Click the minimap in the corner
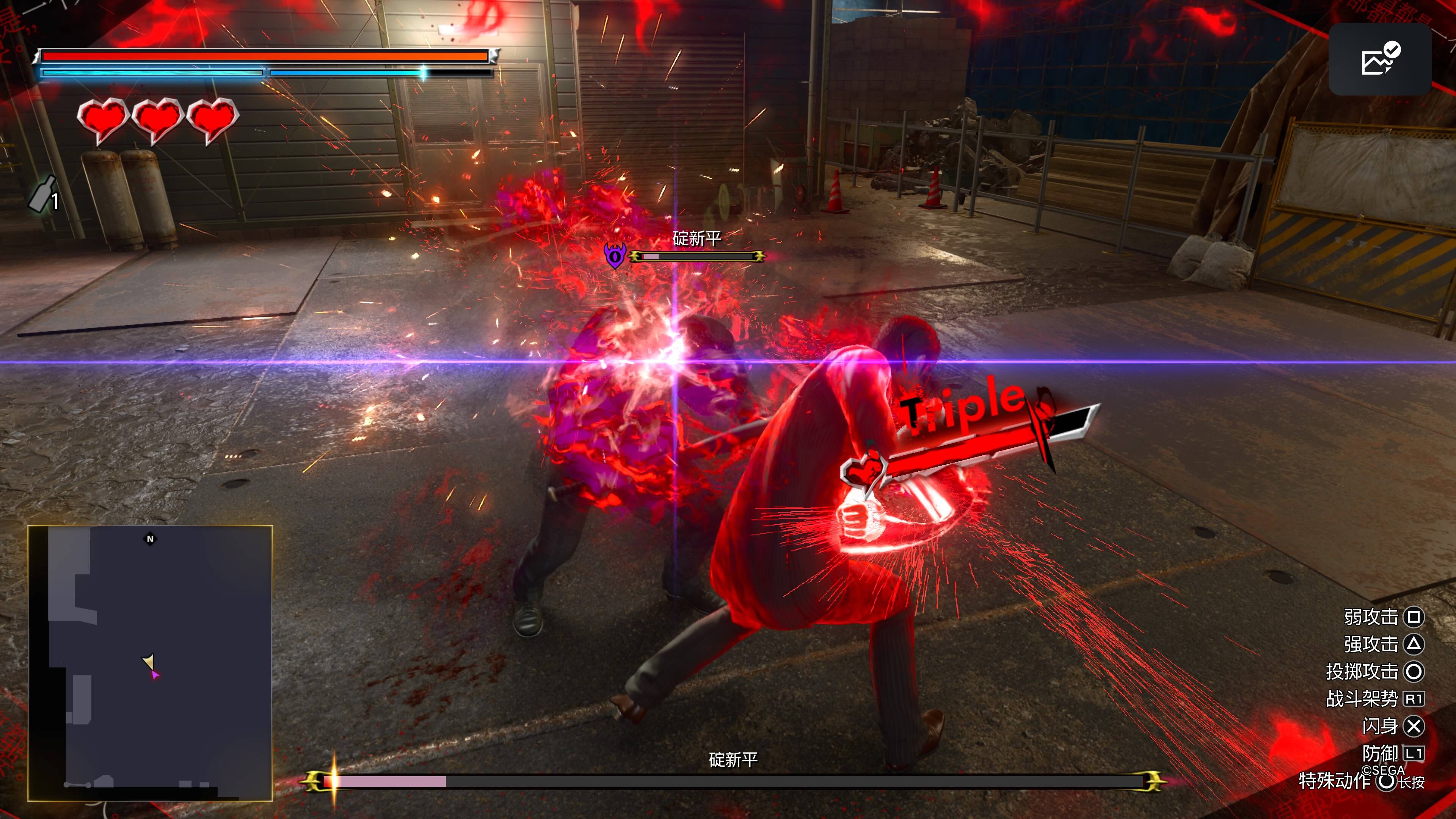This screenshot has width=1456, height=819. (151, 662)
